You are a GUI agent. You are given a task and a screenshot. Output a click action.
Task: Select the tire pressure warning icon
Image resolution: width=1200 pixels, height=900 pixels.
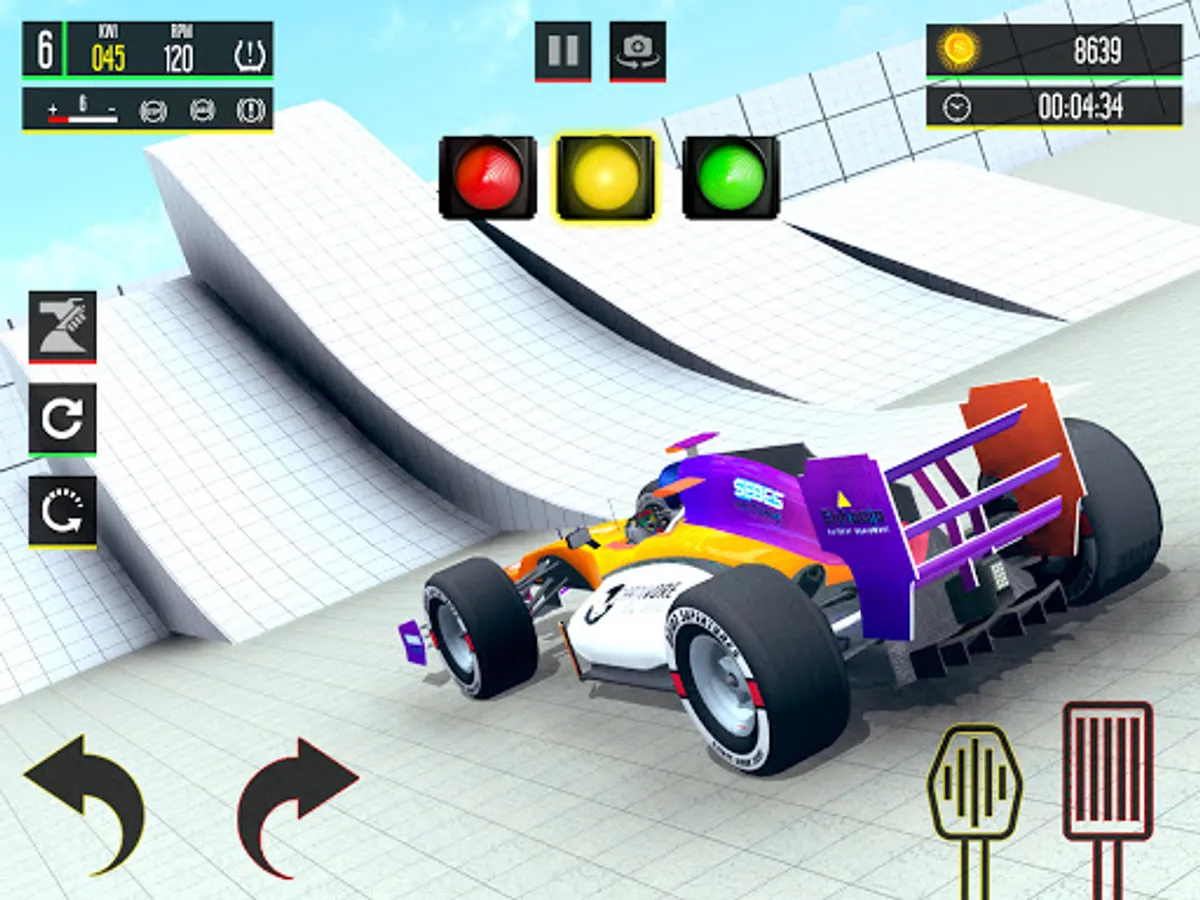tap(249, 57)
